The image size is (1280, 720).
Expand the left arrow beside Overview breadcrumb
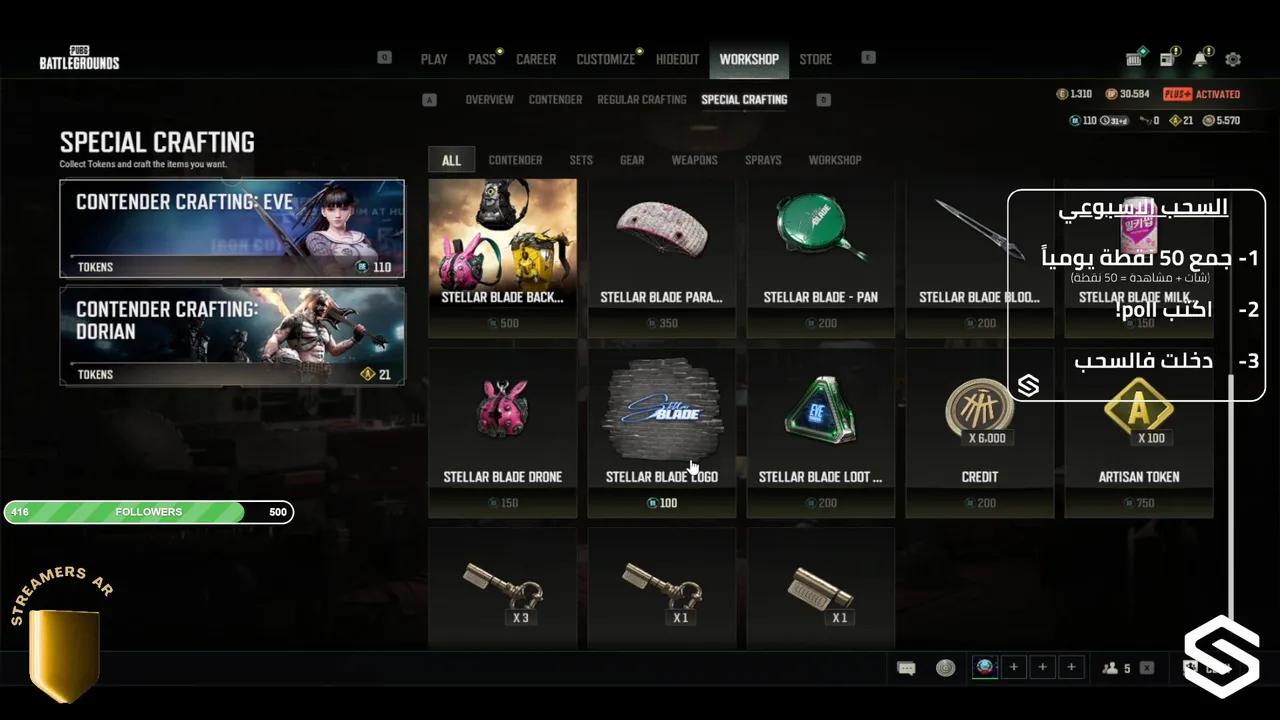[430, 99]
